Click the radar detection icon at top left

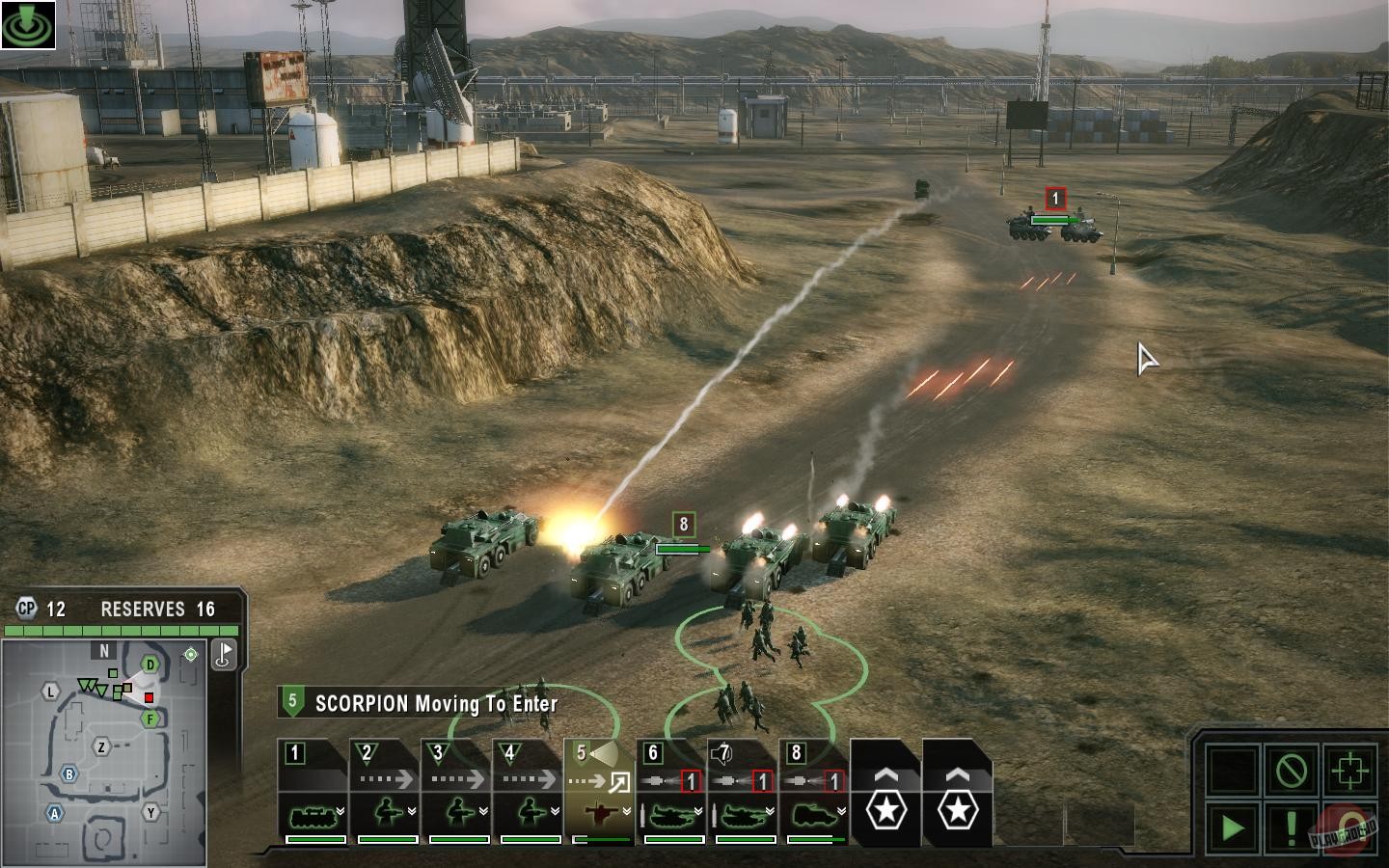pyautogui.click(x=27, y=24)
